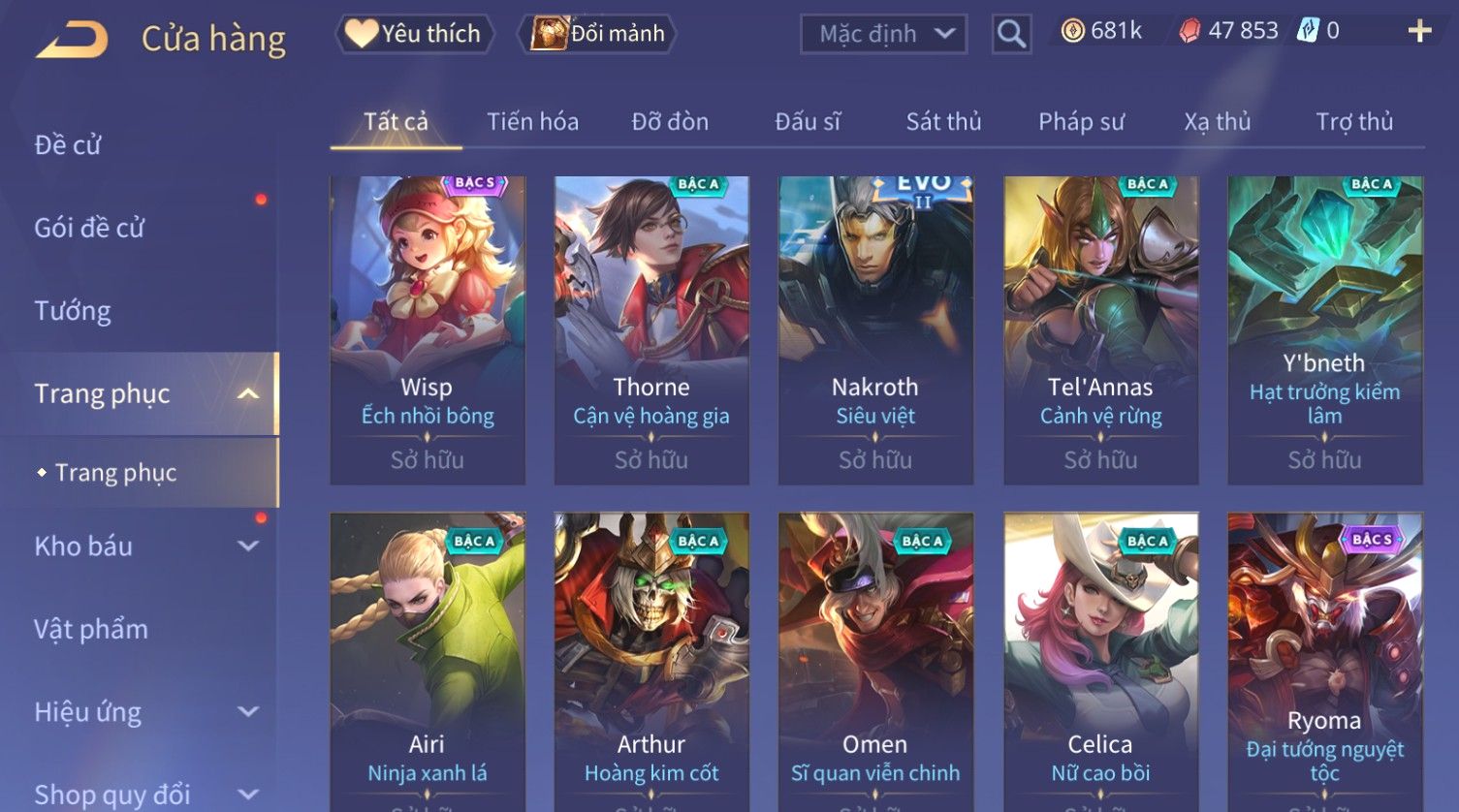This screenshot has height=812, width=1459.
Task: Select the Đỡ đòn category tab
Action: click(670, 122)
